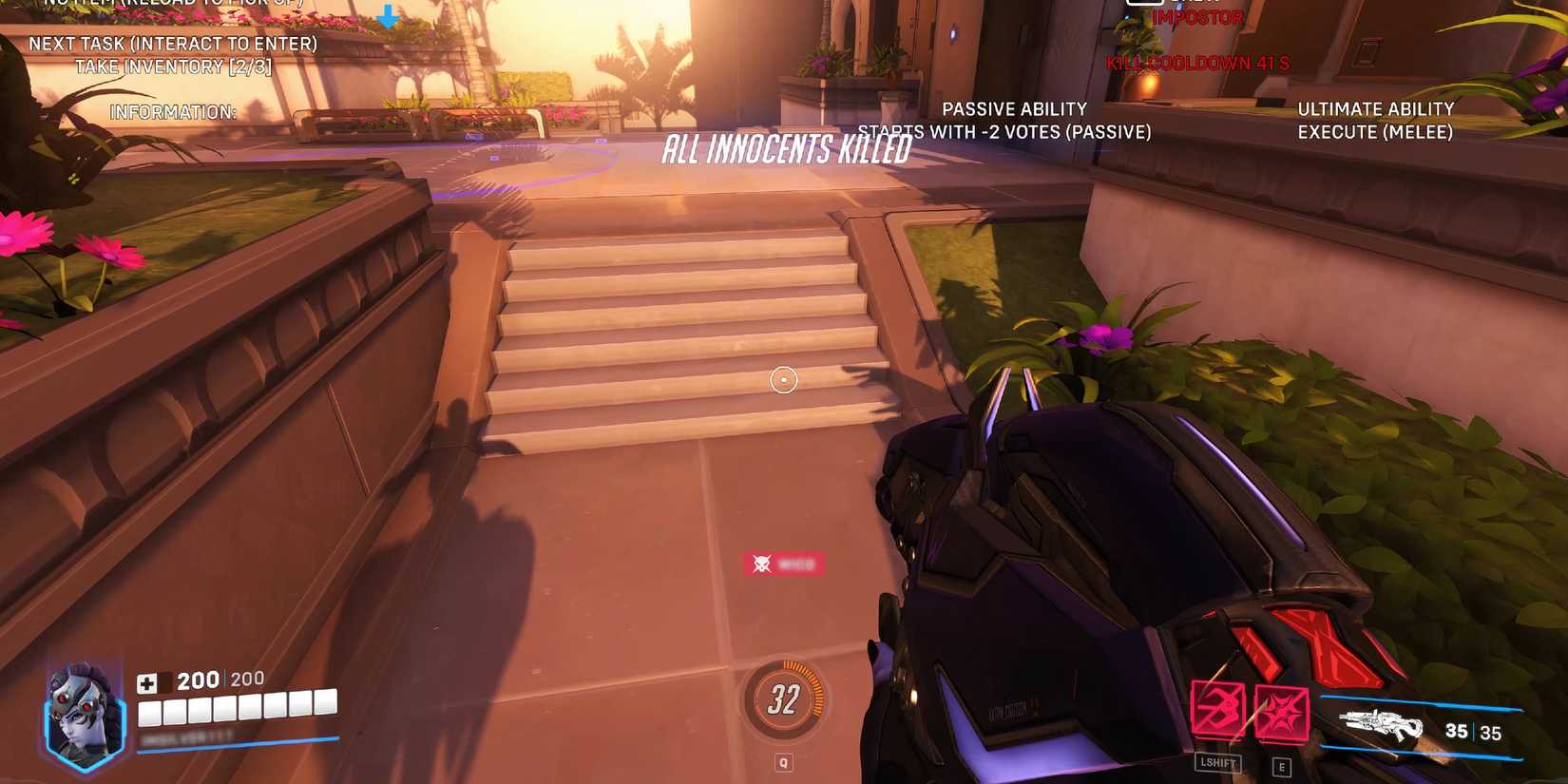This screenshot has height=784, width=1568.
Task: Select the Grappling Hook ability icon
Action: point(1219,708)
